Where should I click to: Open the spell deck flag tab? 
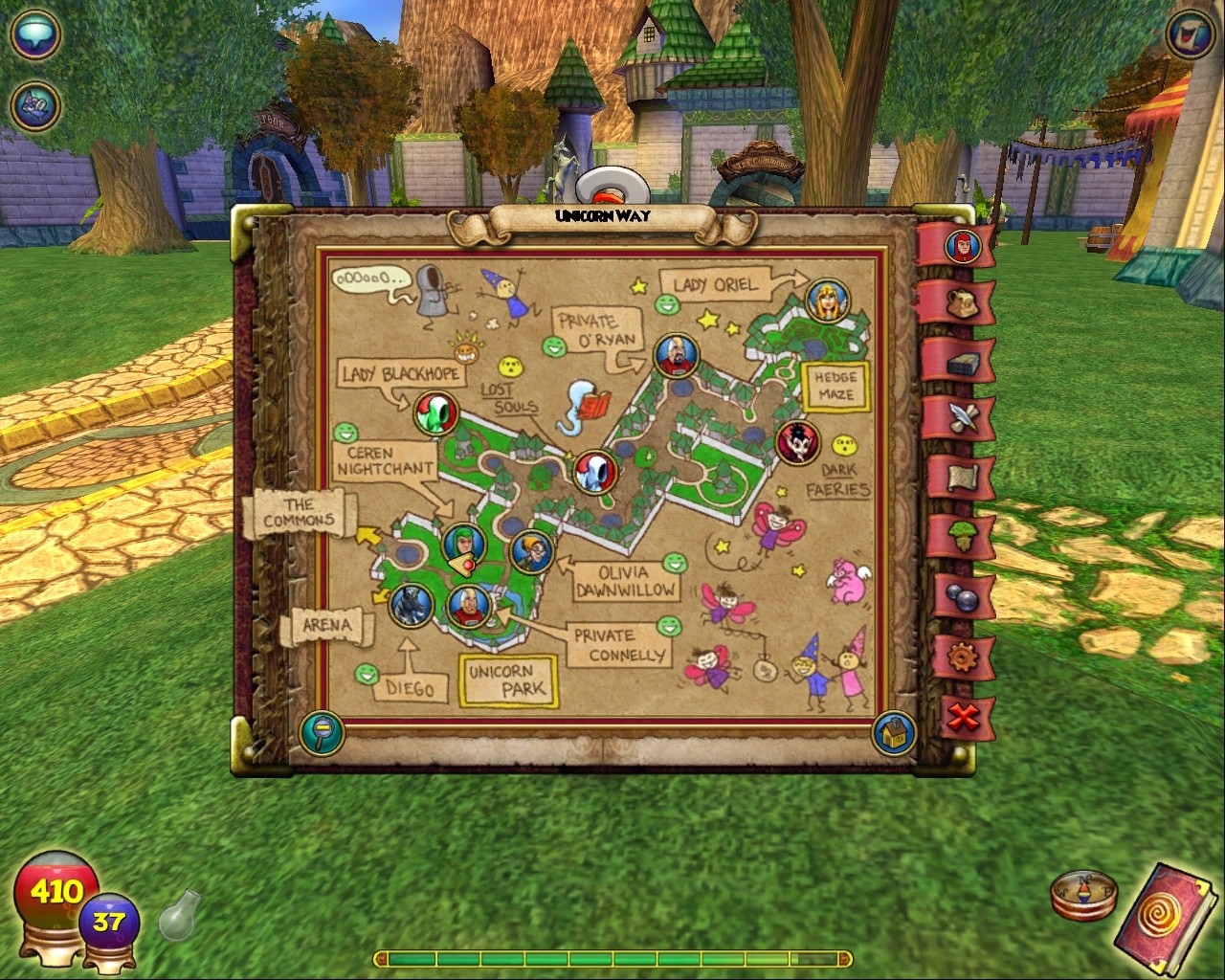pos(965,364)
